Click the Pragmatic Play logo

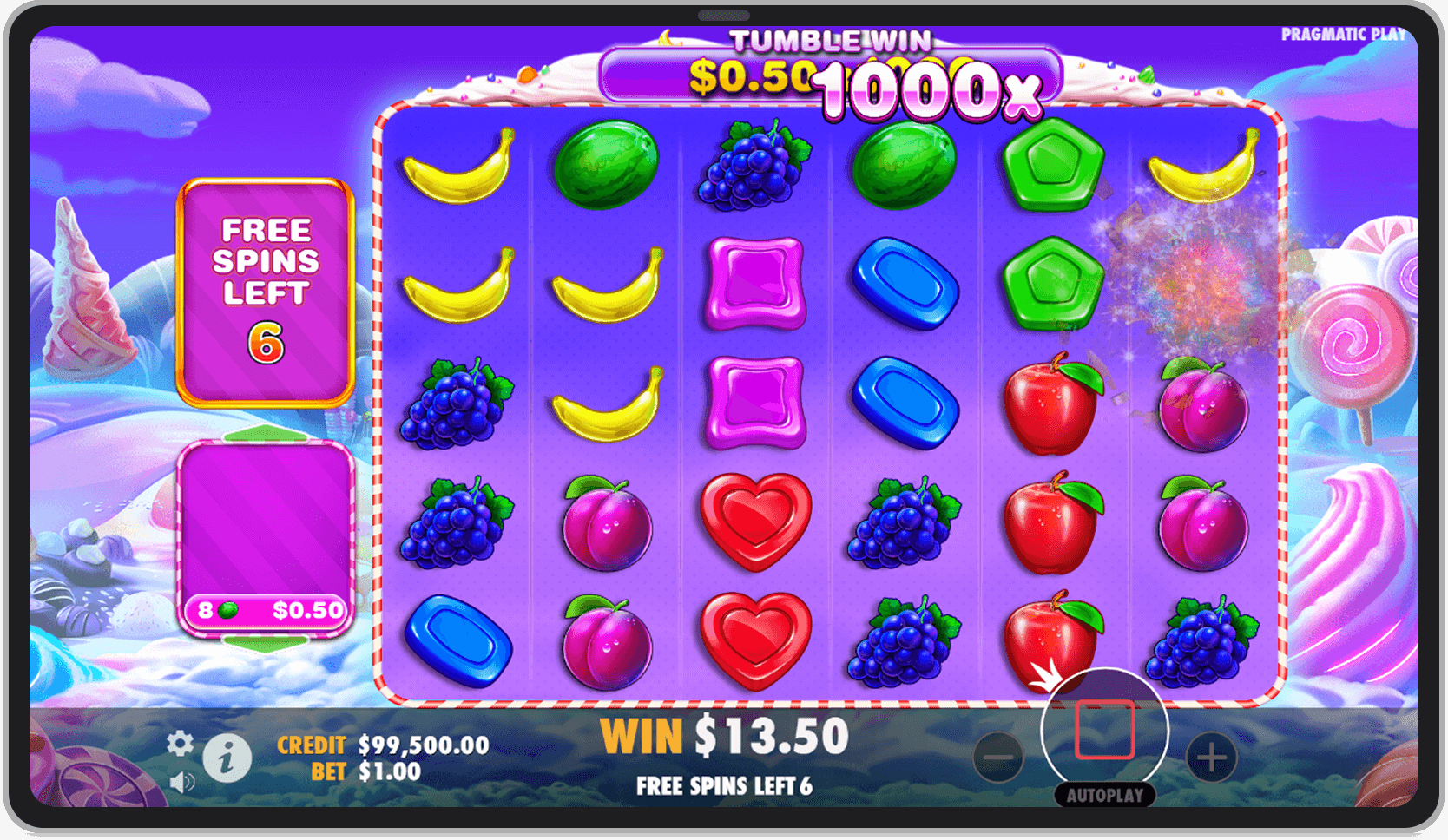pyautogui.click(x=1344, y=35)
